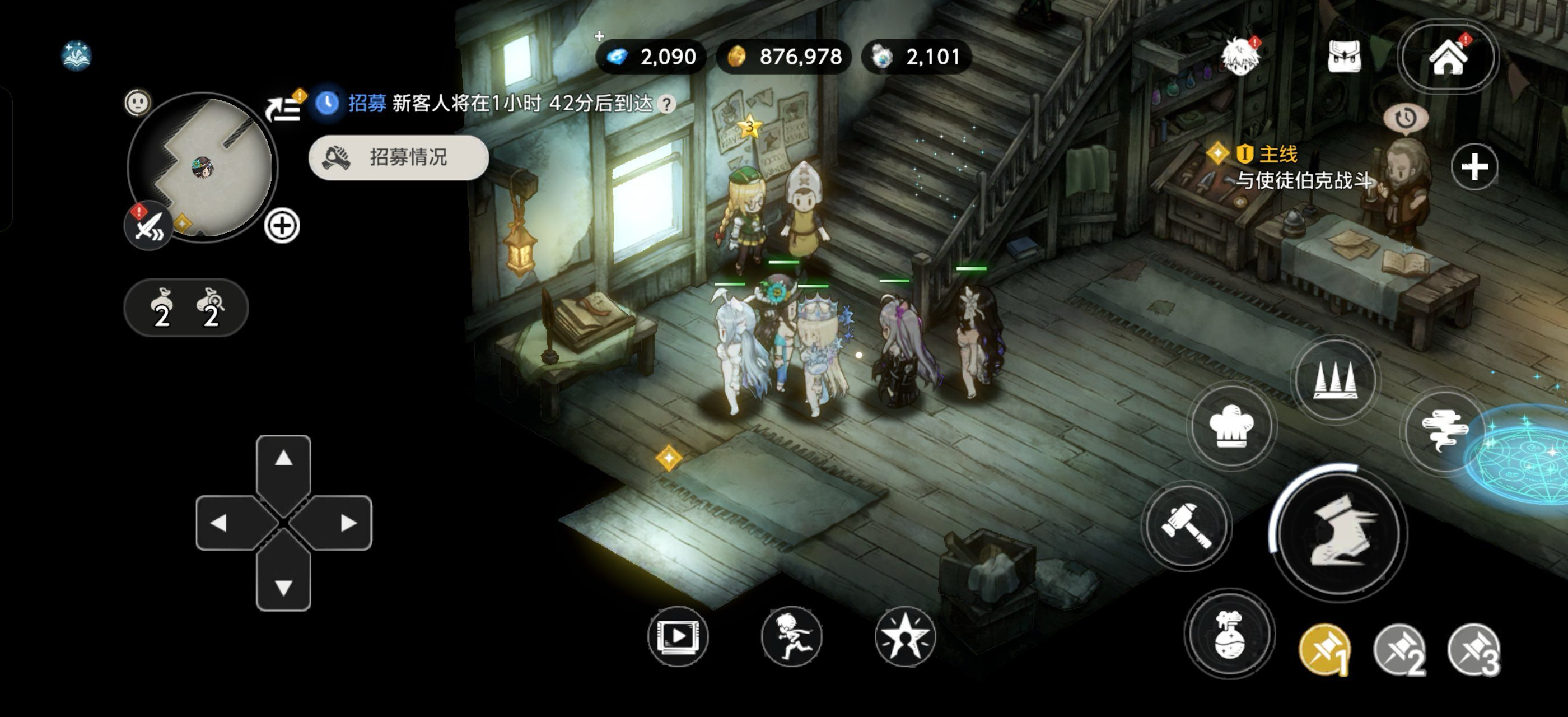This screenshot has height=717, width=1568.
Task: Use the potion flask button
Action: (x=1229, y=634)
